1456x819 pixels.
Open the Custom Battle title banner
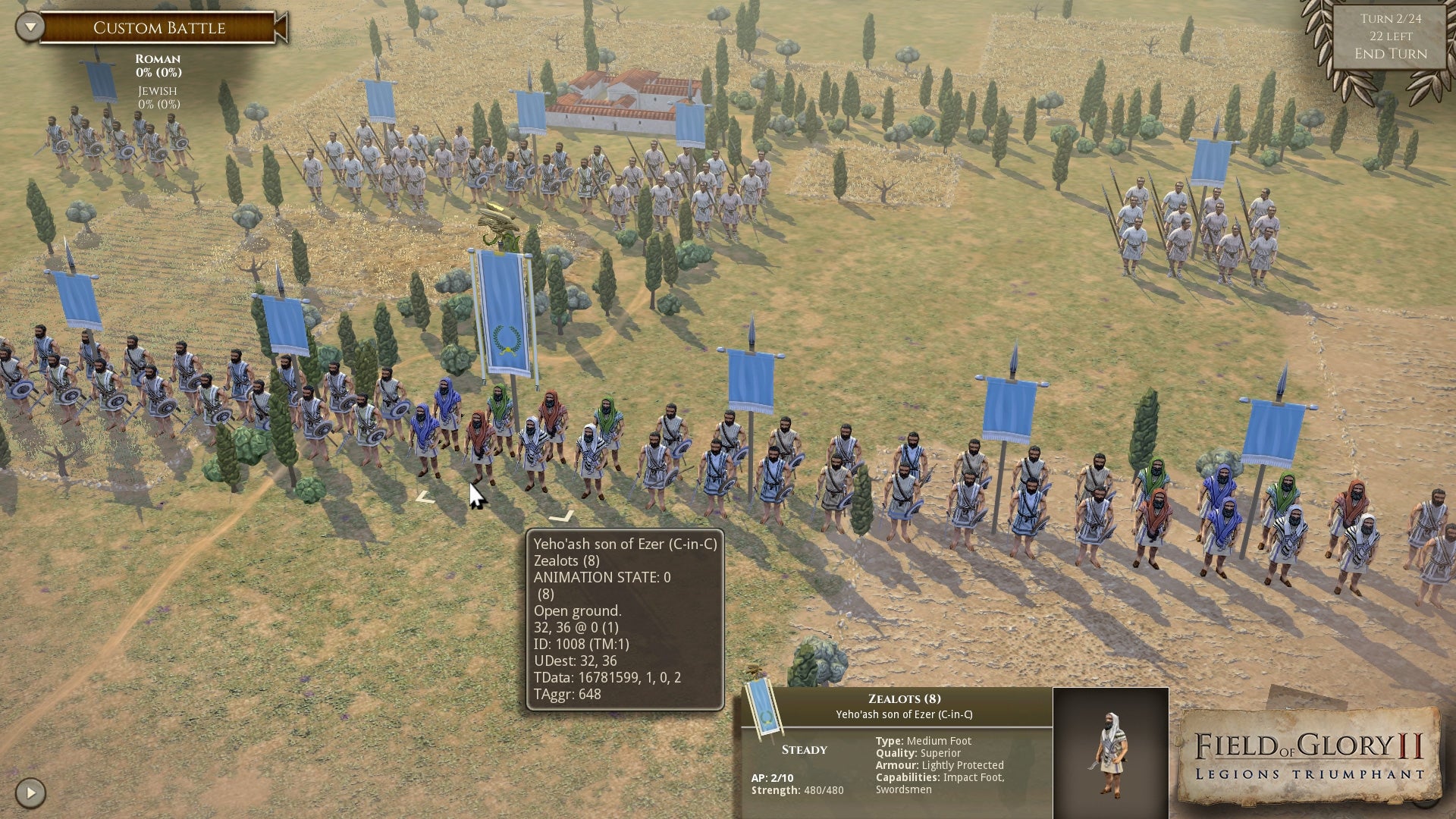tap(159, 27)
